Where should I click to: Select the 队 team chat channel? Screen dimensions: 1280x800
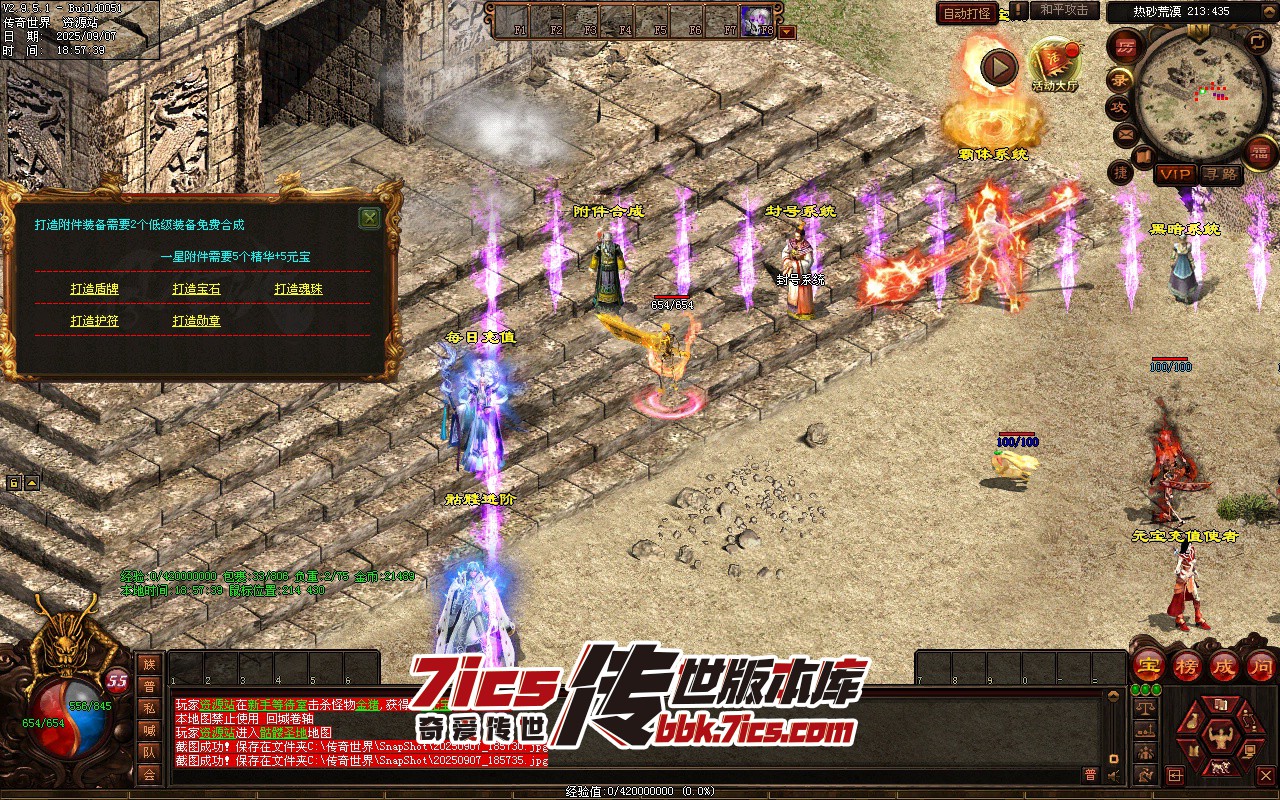click(149, 752)
